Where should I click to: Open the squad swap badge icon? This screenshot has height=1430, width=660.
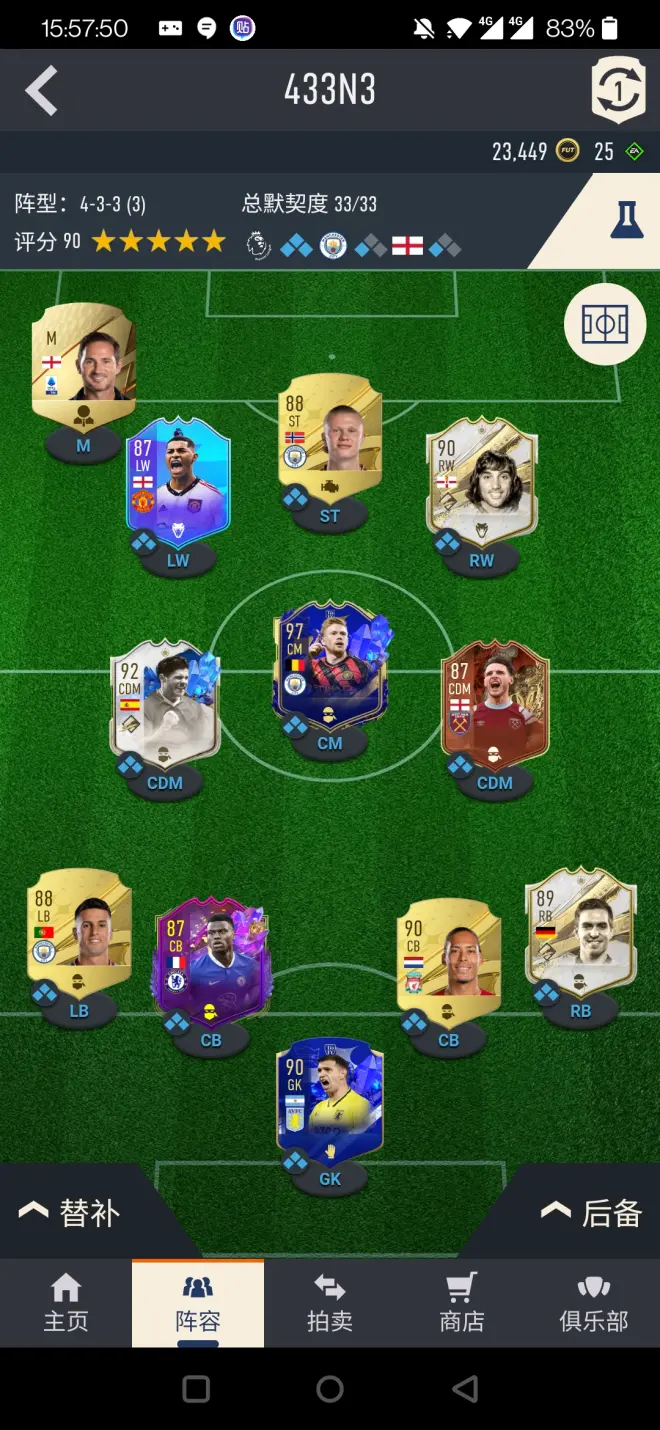coord(617,90)
